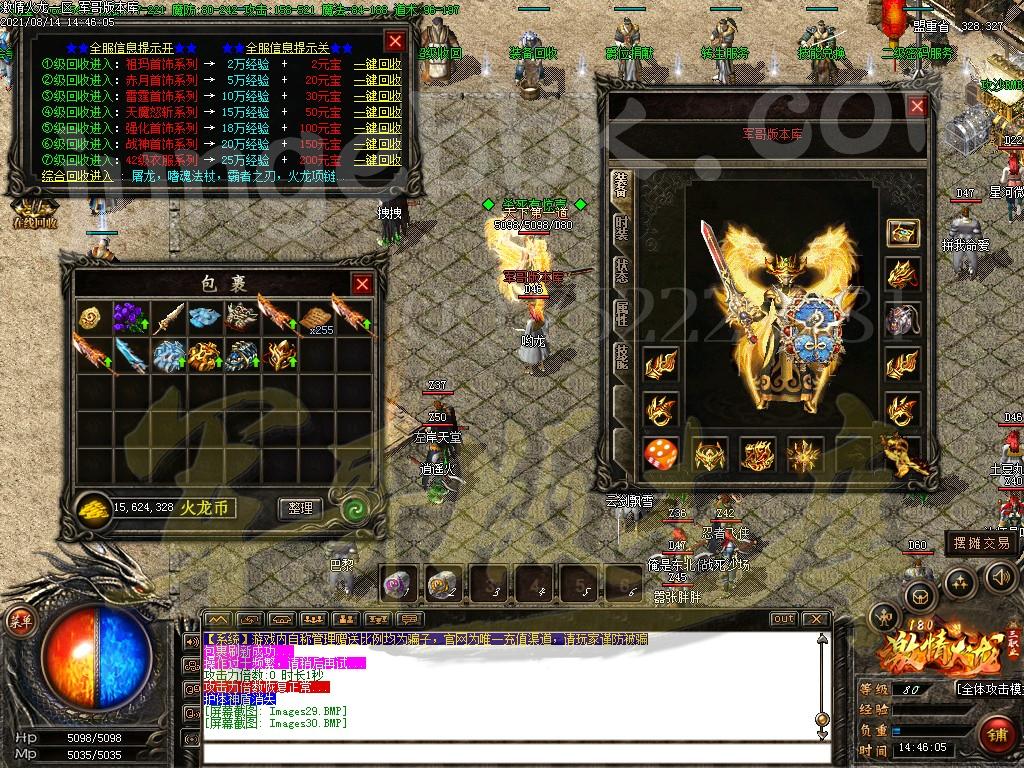Select the treasure chest equipment slot
This screenshot has height=768, width=1024.
903,235
